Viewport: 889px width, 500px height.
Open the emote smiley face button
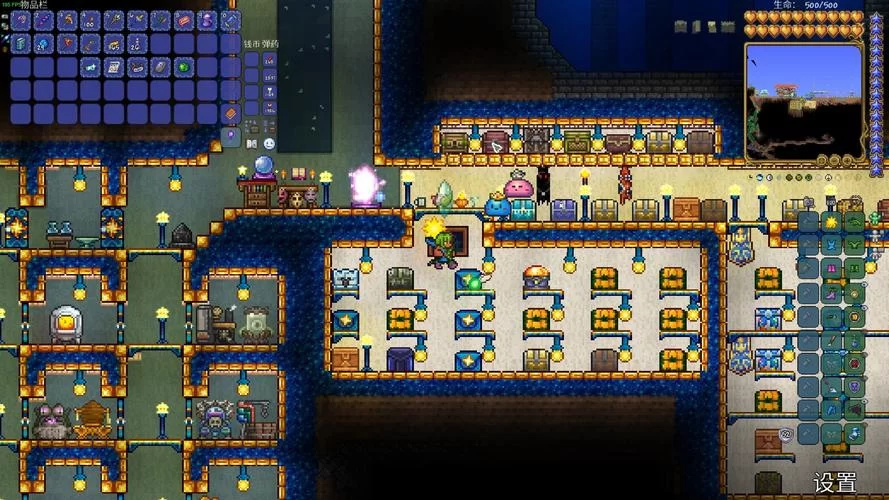coord(269,143)
